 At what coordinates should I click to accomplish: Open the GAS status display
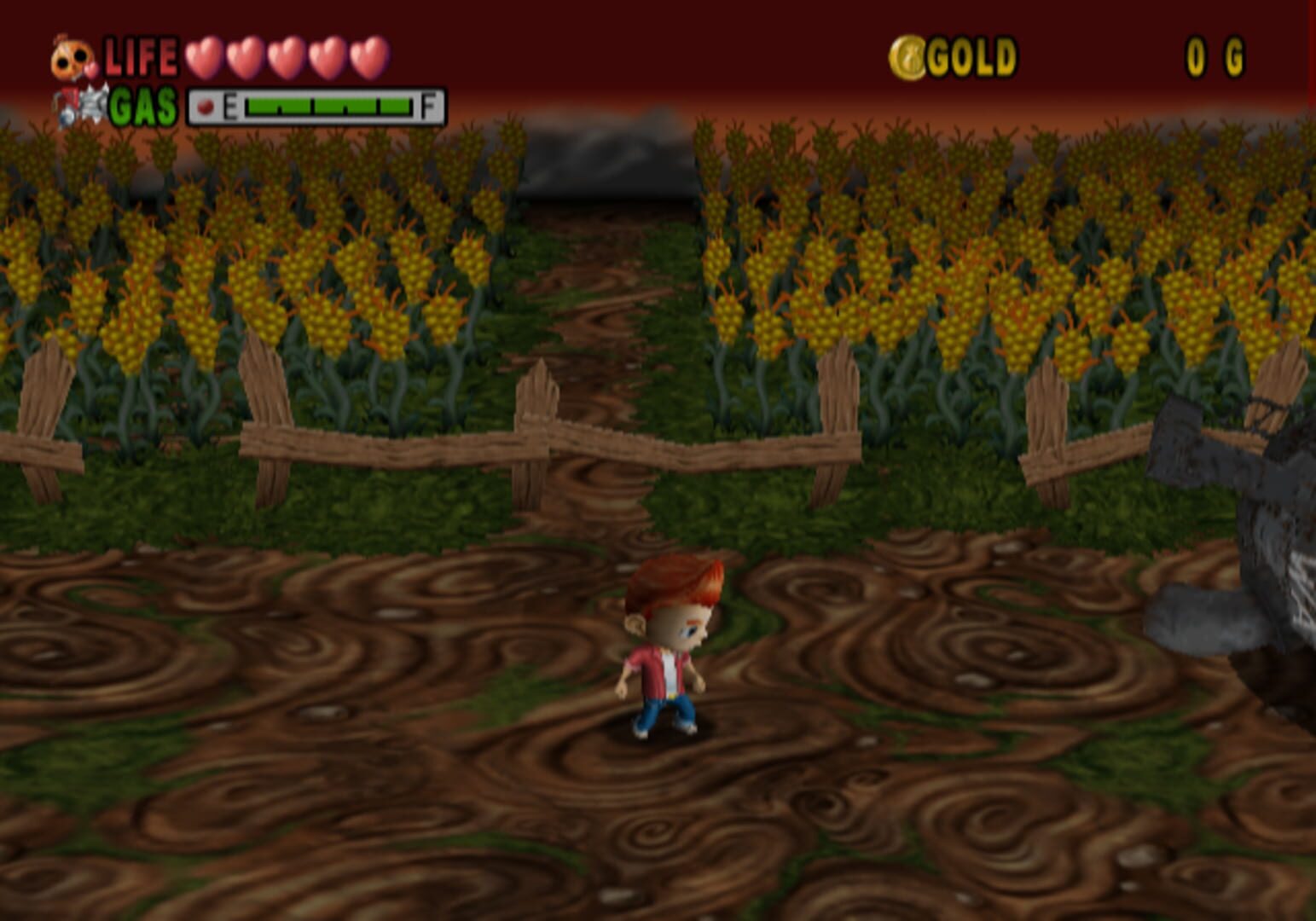click(140, 104)
